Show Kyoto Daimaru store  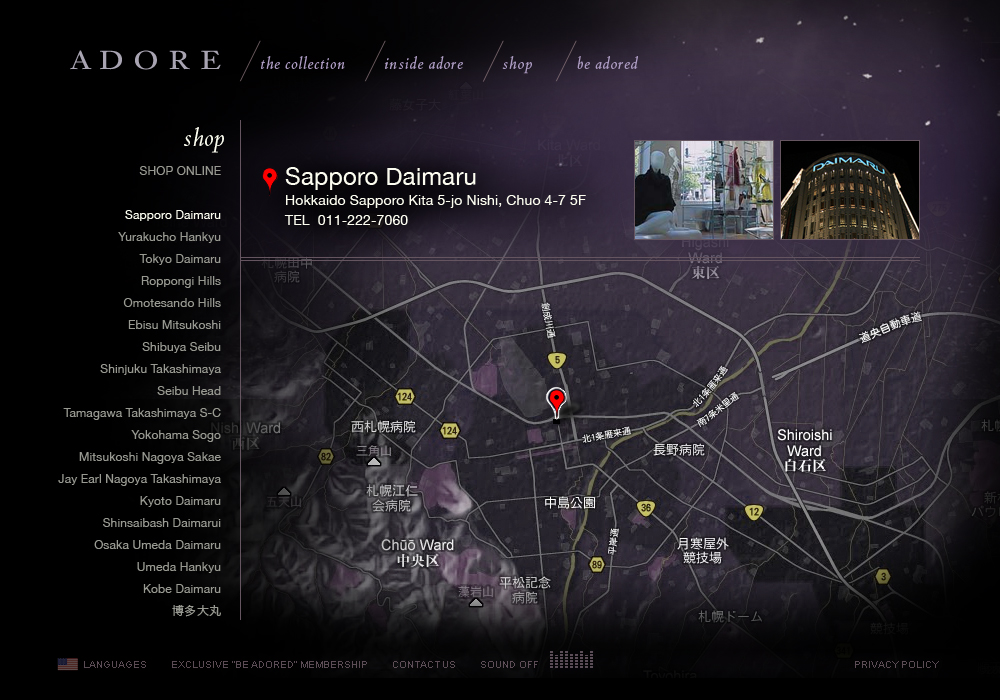tap(180, 501)
